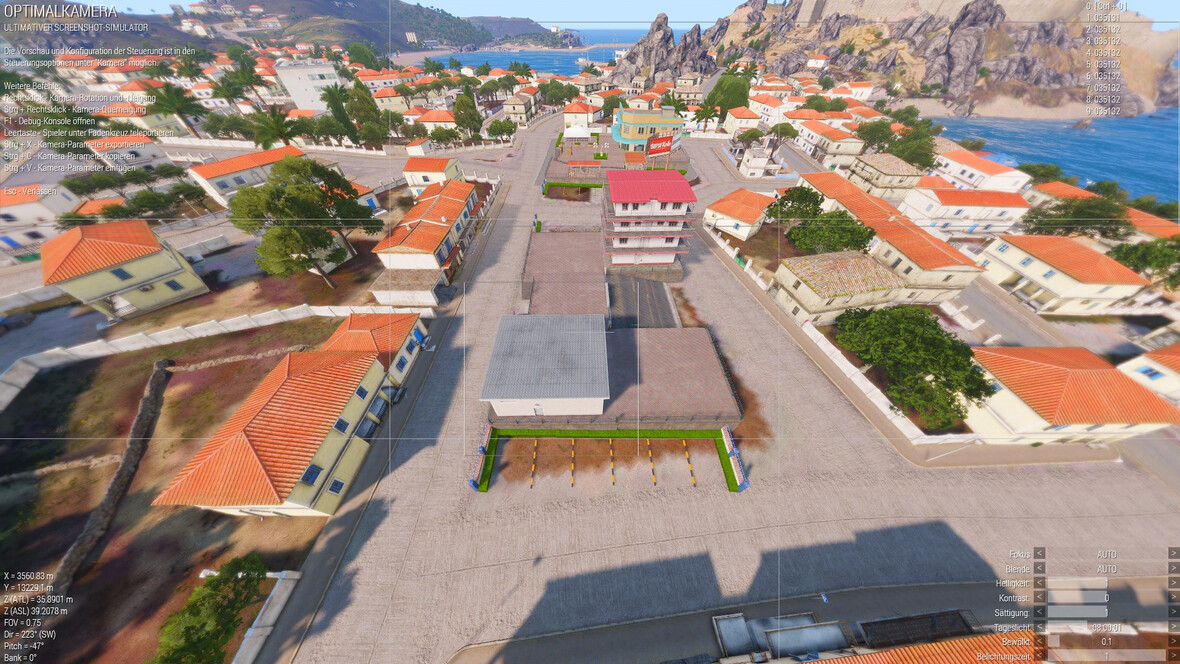
Task: Raise Sättigung using its right arrow
Action: (x=1173, y=612)
